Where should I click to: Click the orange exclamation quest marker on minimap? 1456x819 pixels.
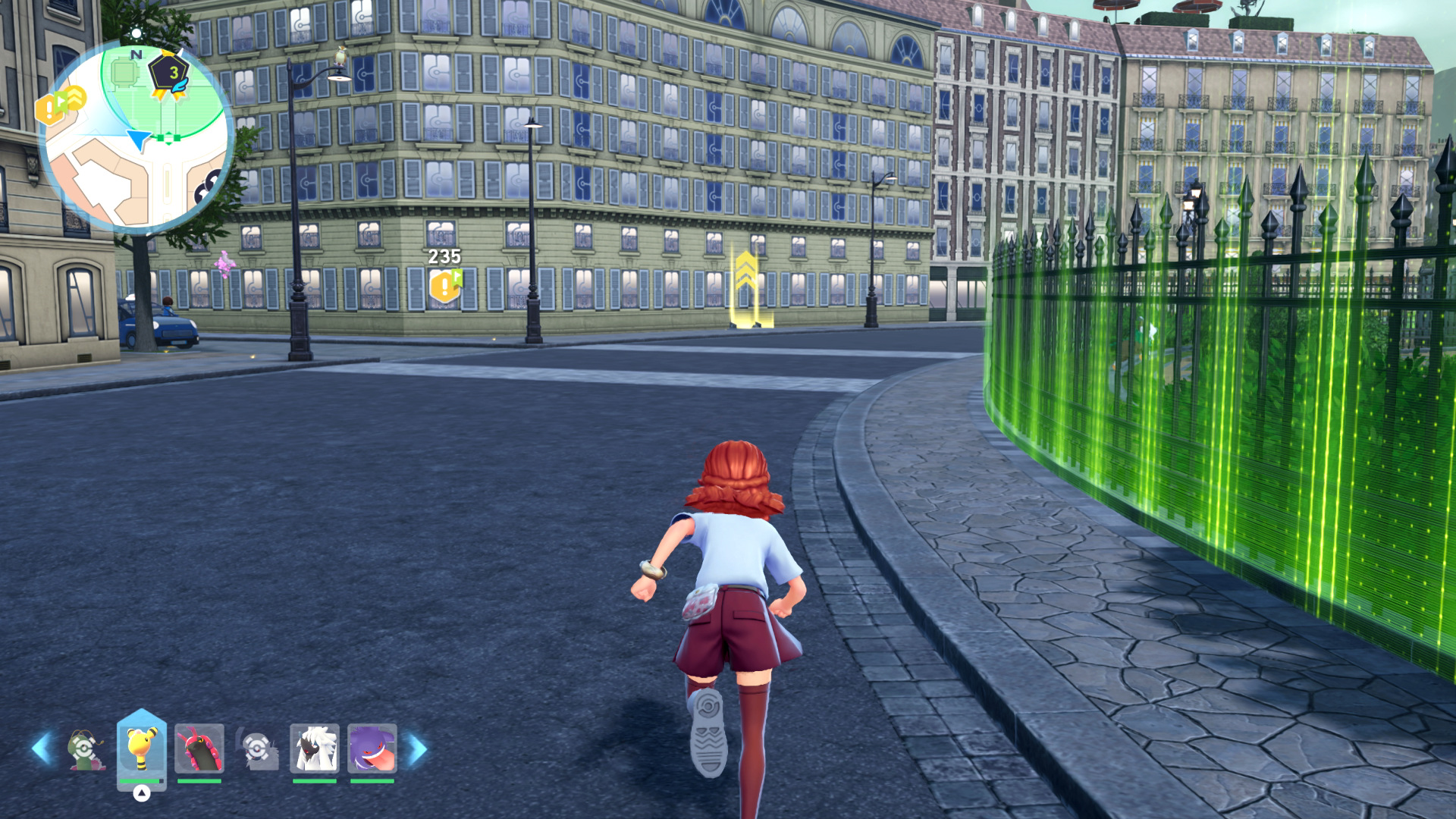(x=50, y=110)
